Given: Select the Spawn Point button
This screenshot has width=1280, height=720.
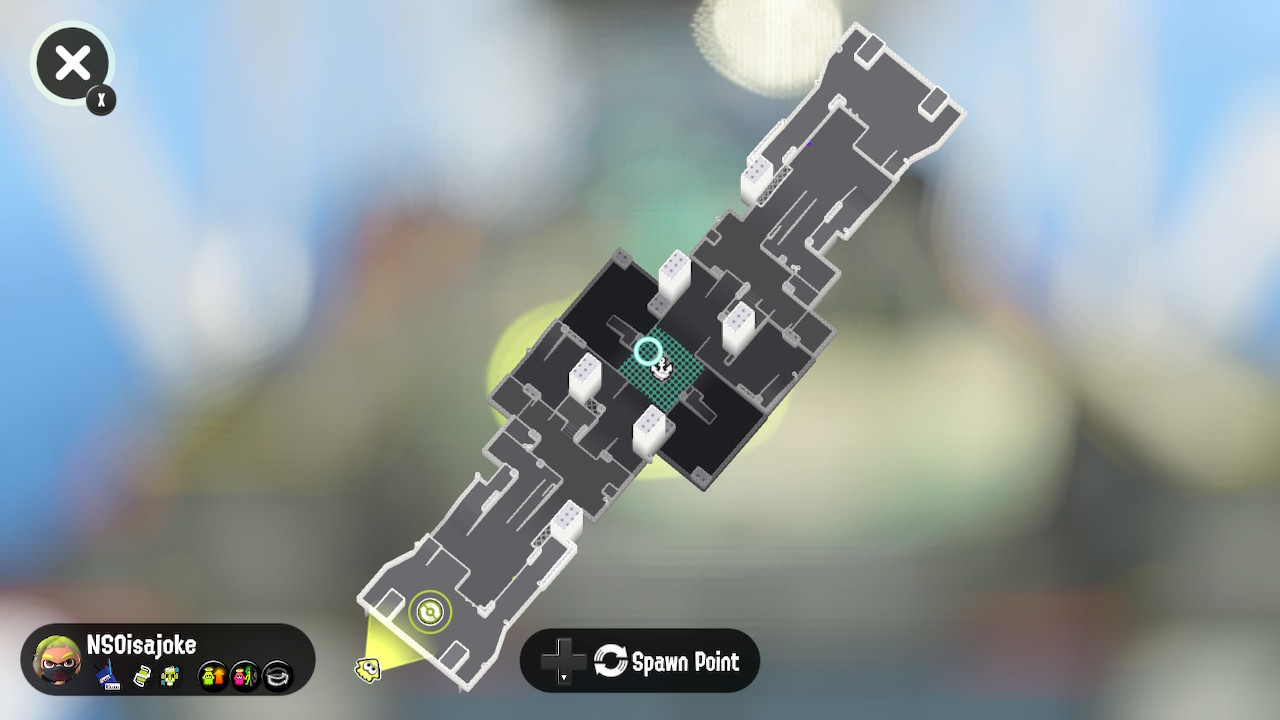Looking at the screenshot, I should tap(640, 661).
